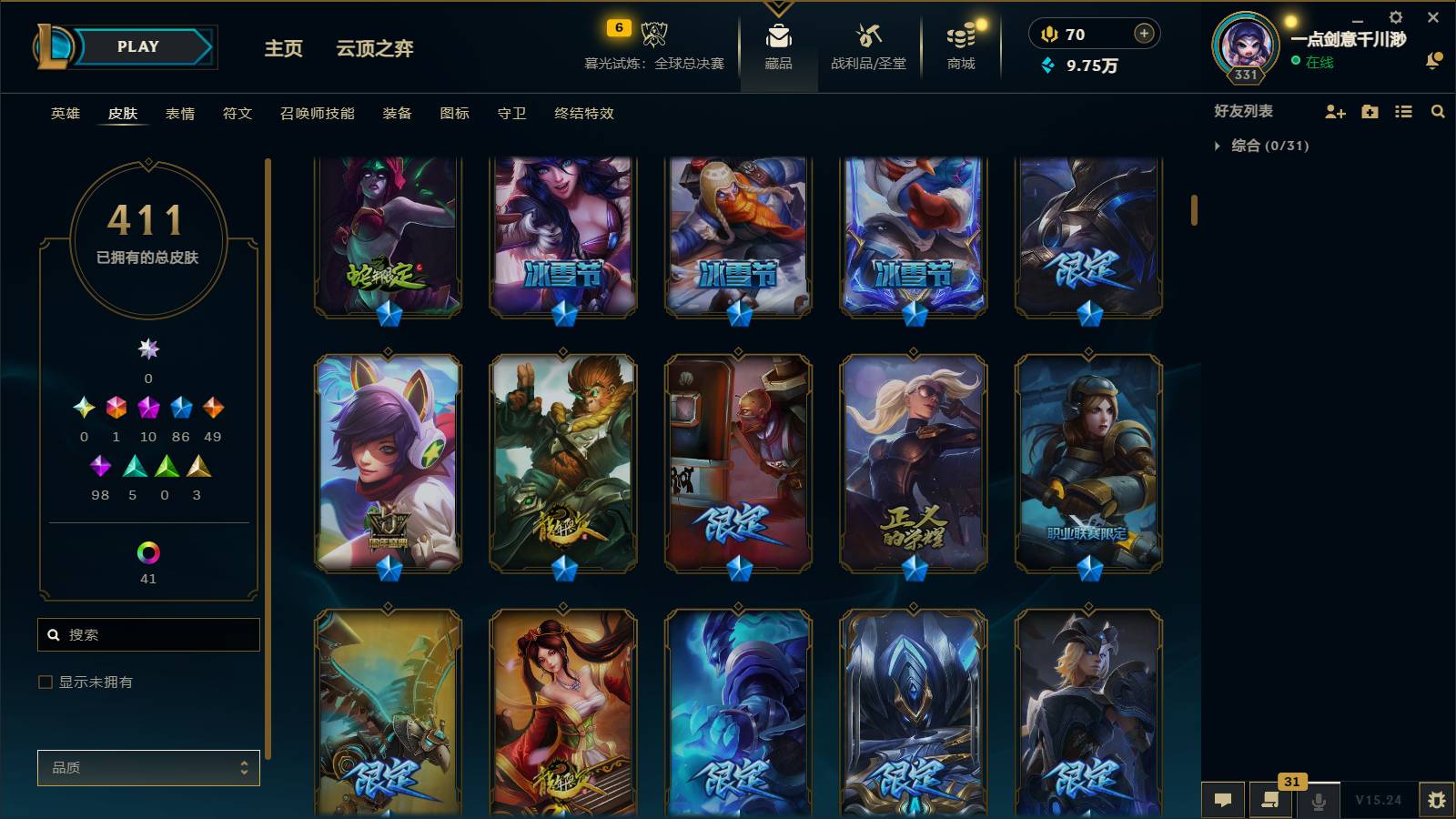Screen dimensions: 1456x819
Task: Open the 品质 quality dropdown
Action: click(148, 767)
